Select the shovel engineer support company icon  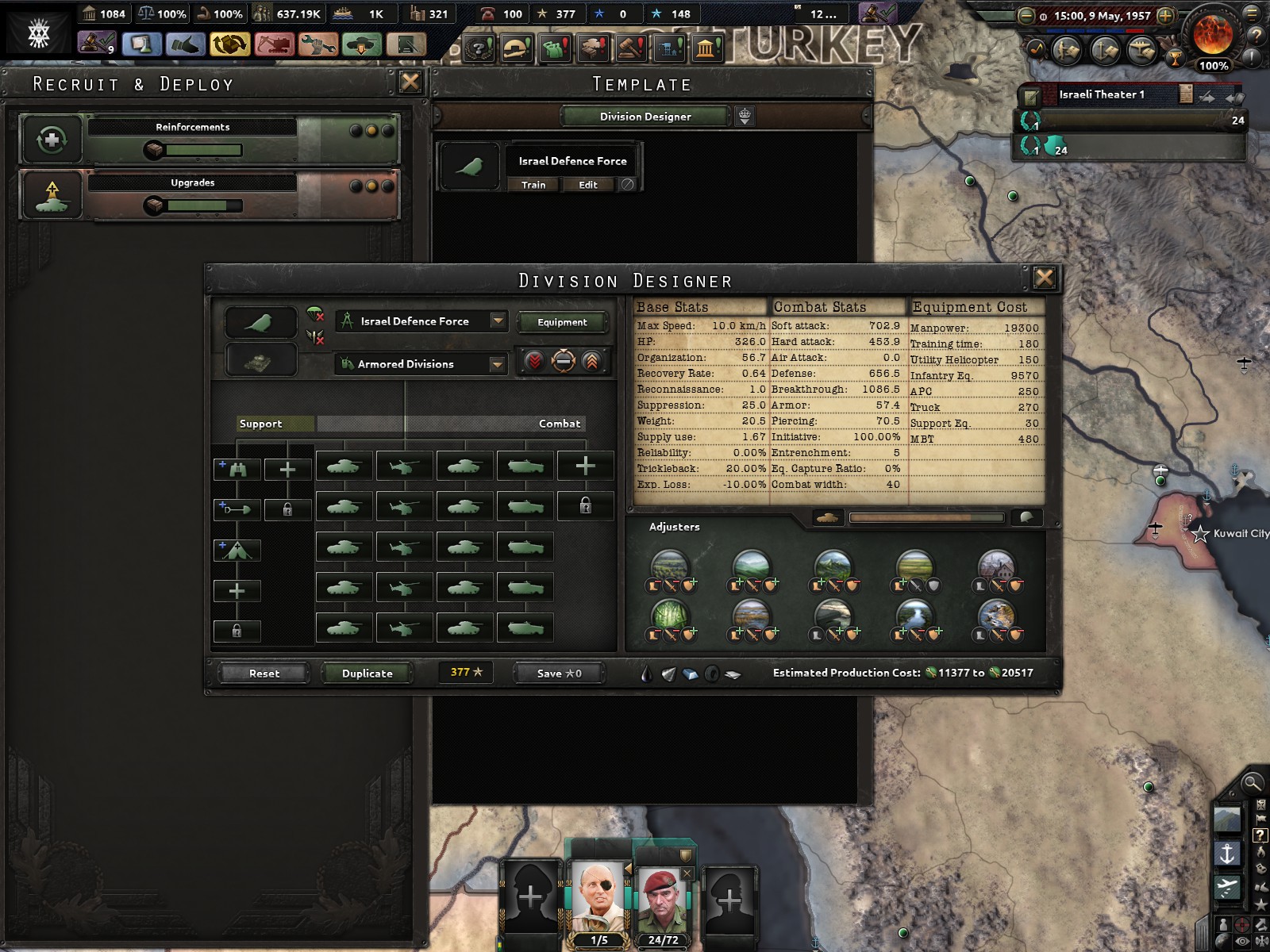236,509
